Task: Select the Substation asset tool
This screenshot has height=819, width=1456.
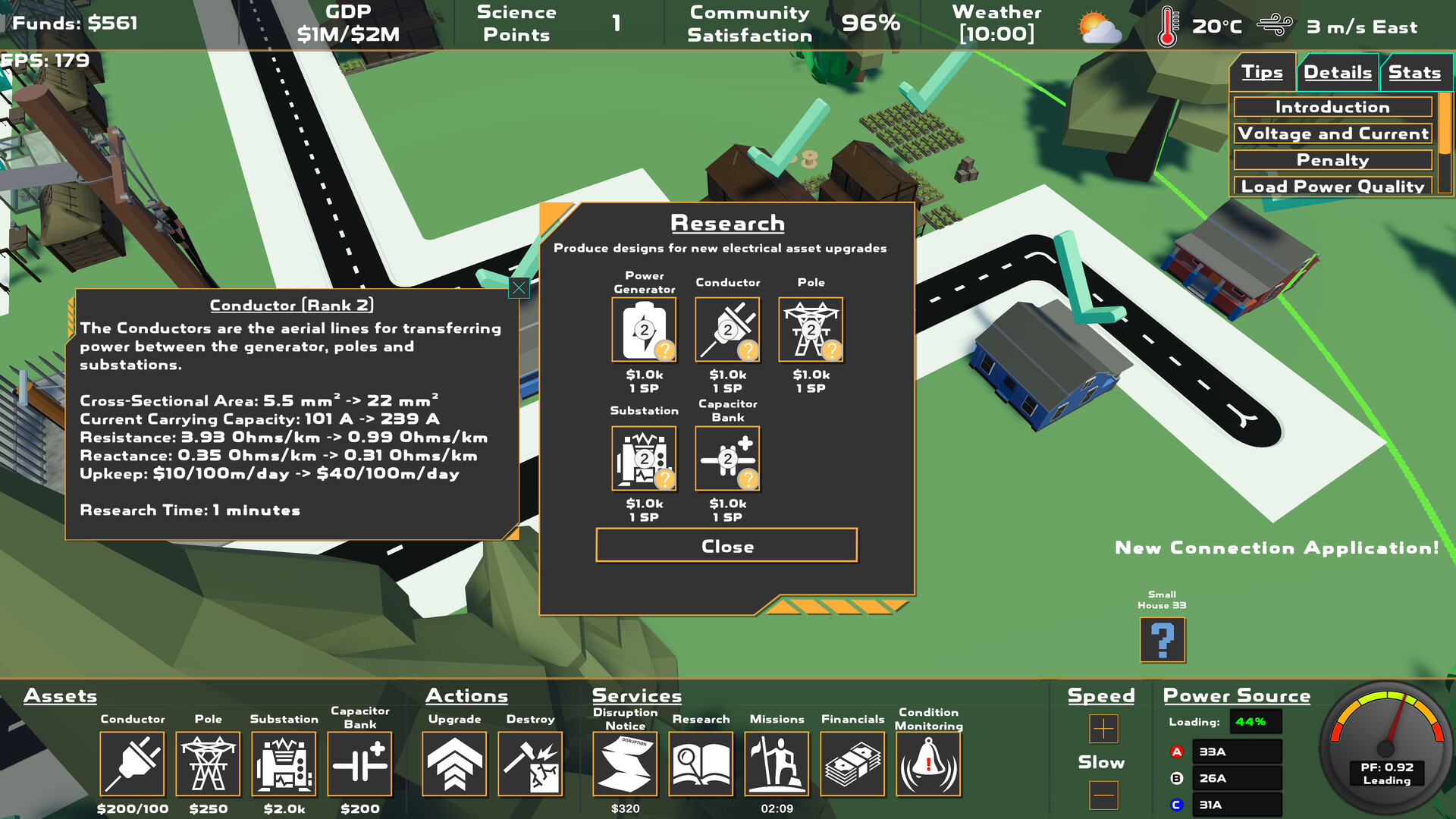Action: (x=284, y=764)
